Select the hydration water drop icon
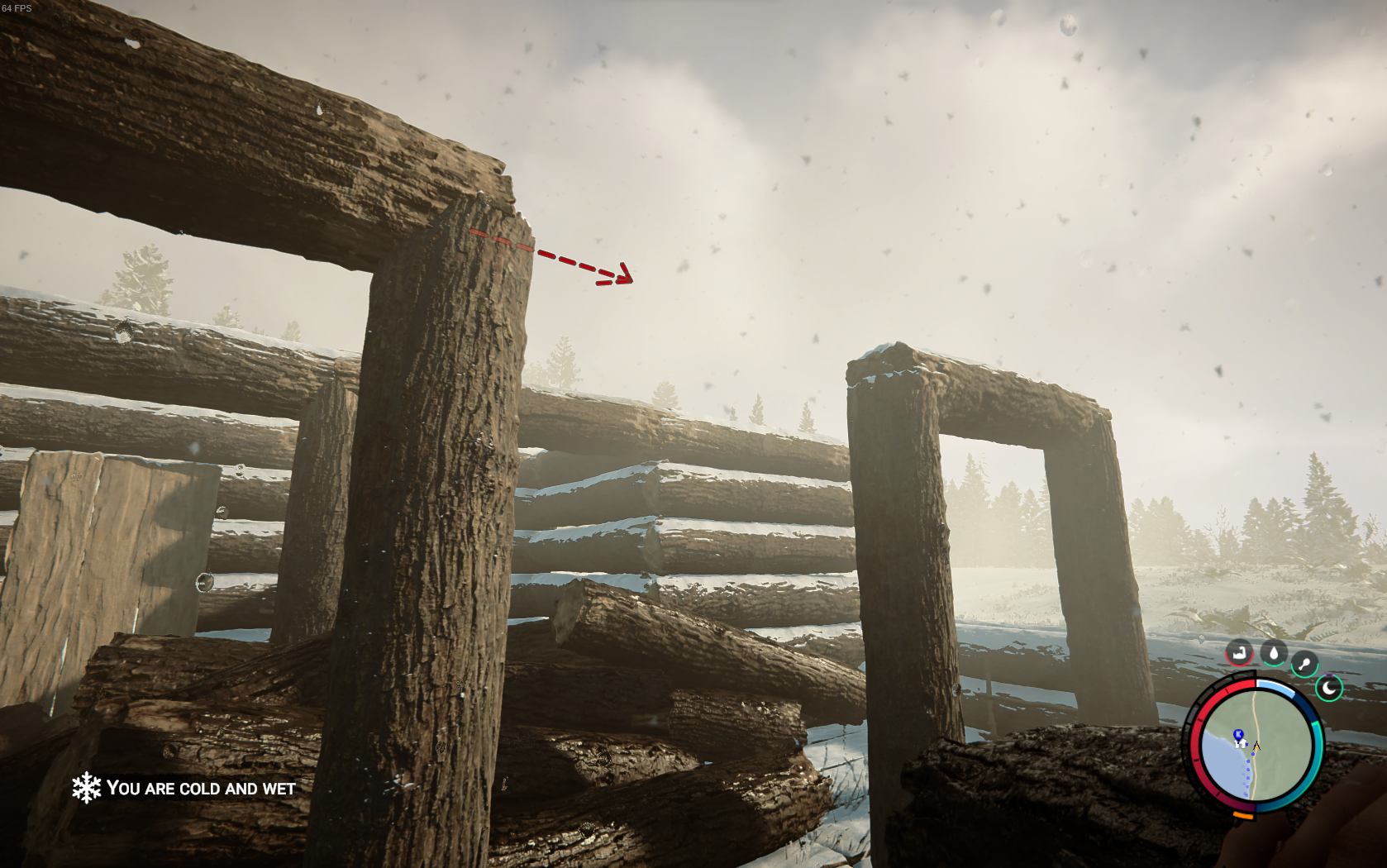Image resolution: width=1387 pixels, height=868 pixels. tap(1274, 653)
